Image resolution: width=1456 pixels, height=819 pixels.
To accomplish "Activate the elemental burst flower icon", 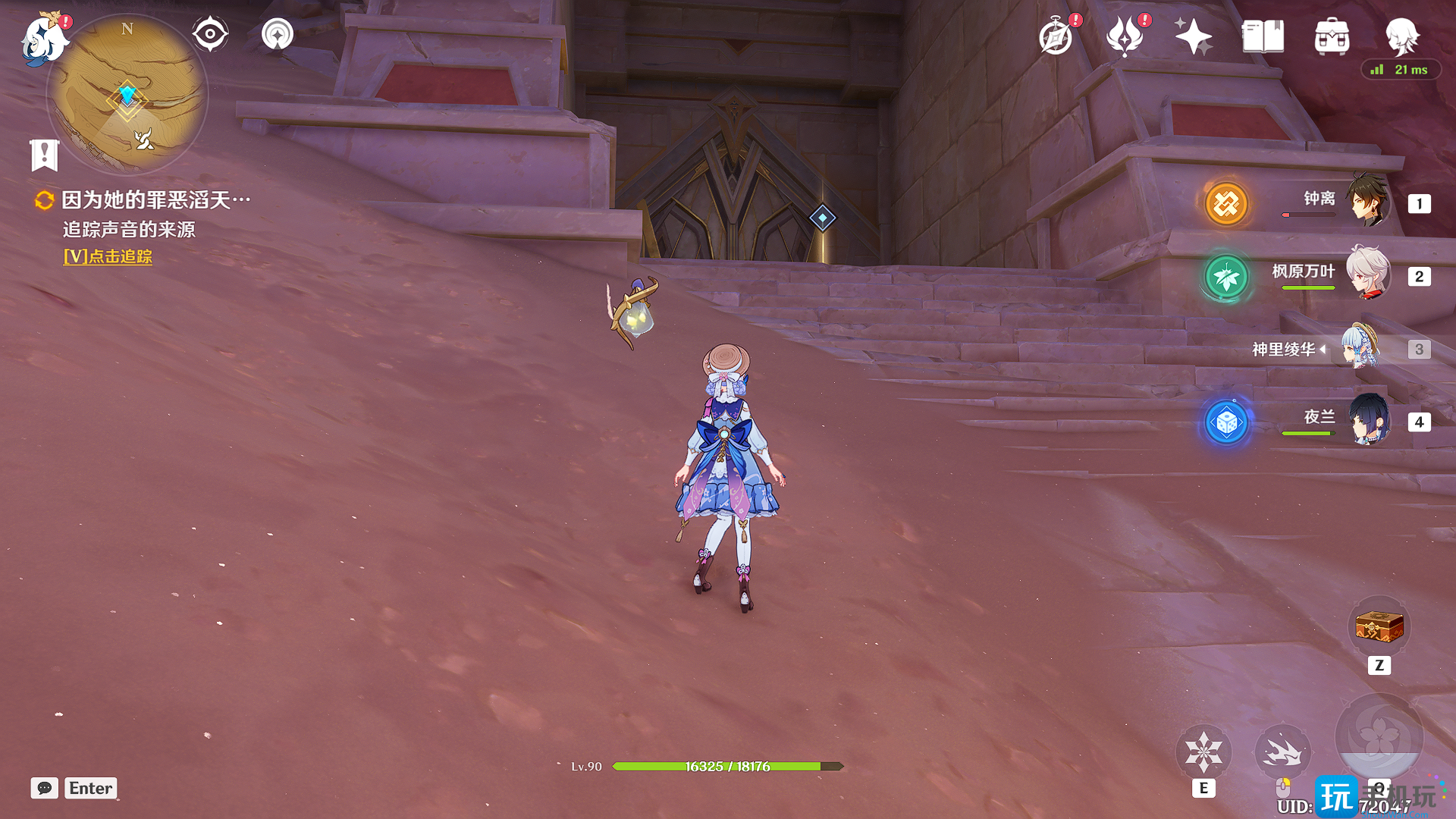I will point(1379,736).
